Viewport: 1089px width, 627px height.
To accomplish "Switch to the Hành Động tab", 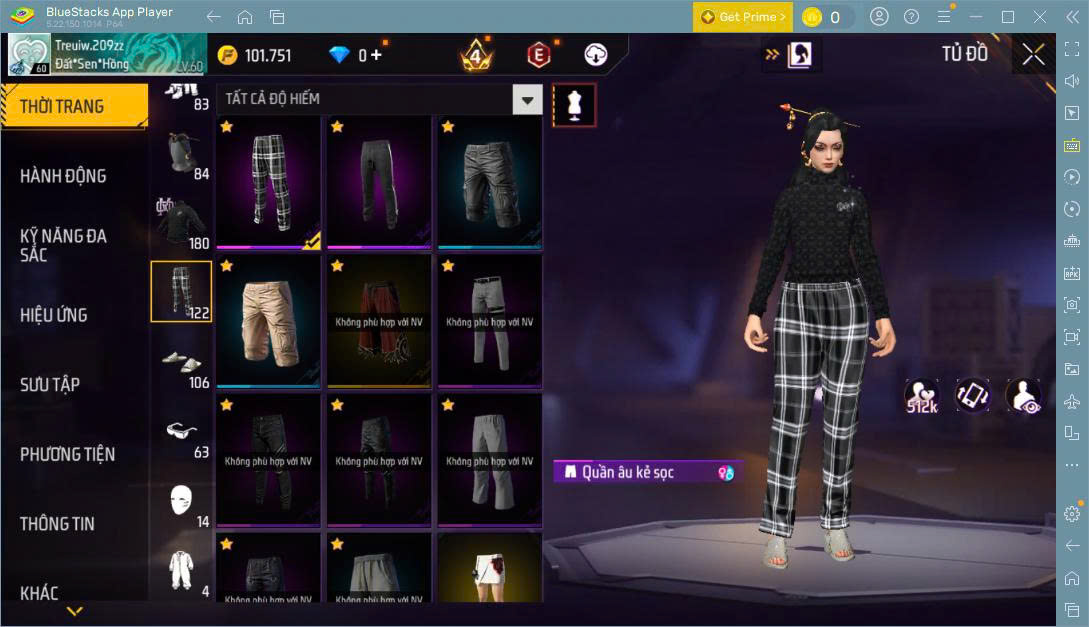I will pos(63,176).
